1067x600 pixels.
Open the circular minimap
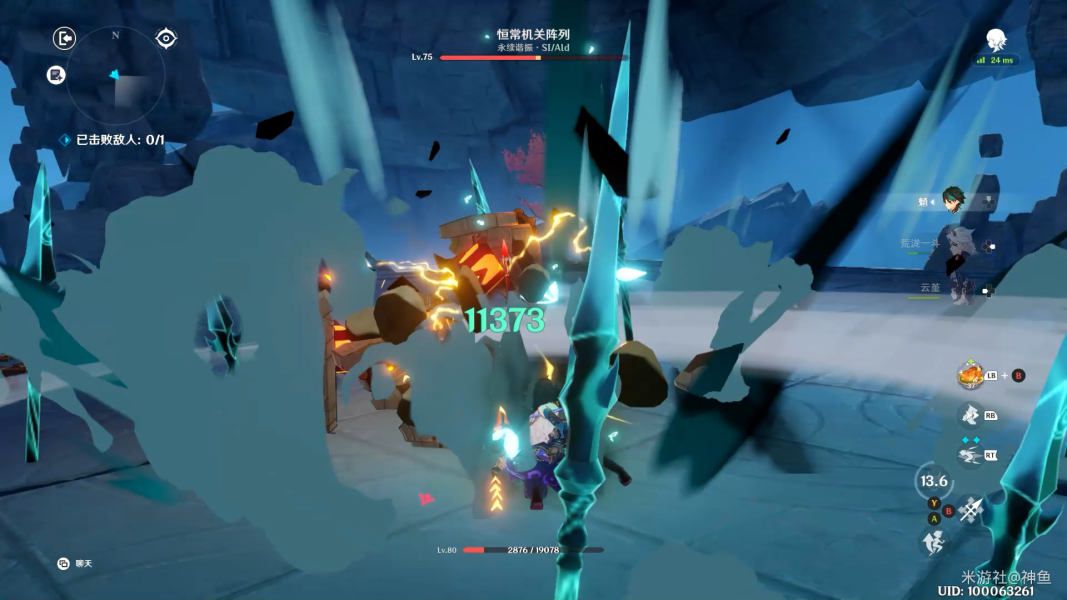tap(116, 73)
